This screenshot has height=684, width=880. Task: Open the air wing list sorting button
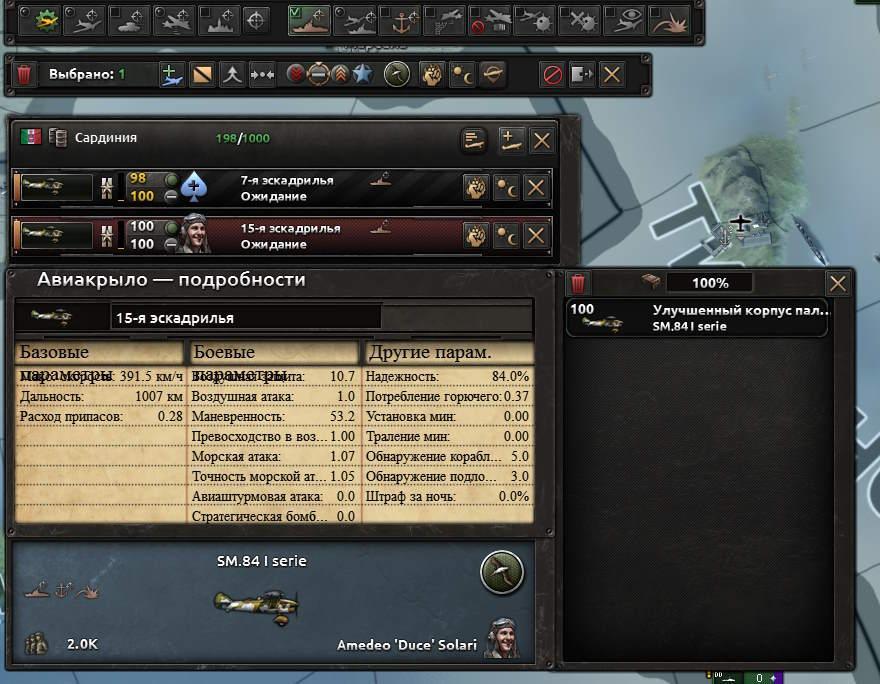[x=474, y=141]
